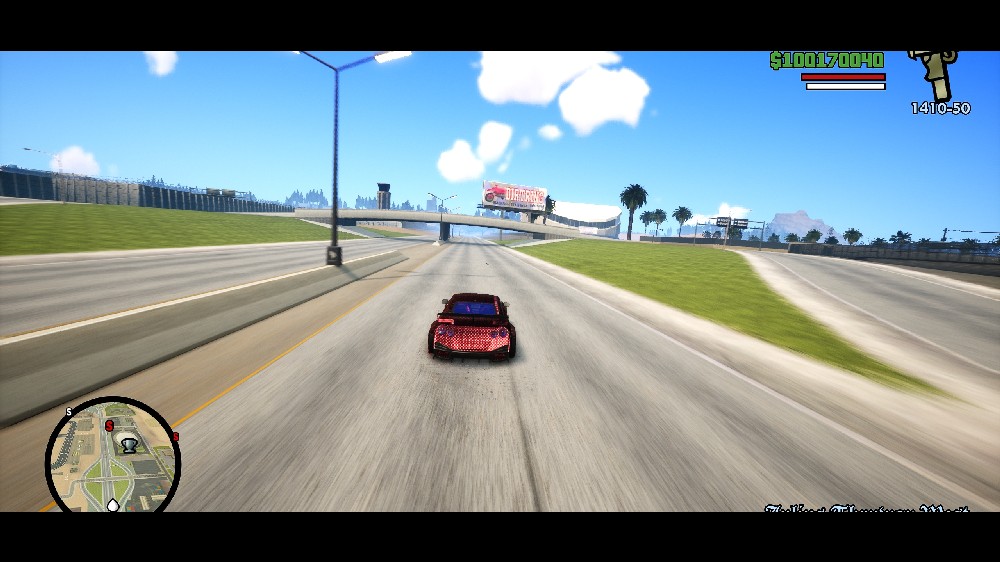Choose the red S marker on the minimap's right rim

click(175, 437)
